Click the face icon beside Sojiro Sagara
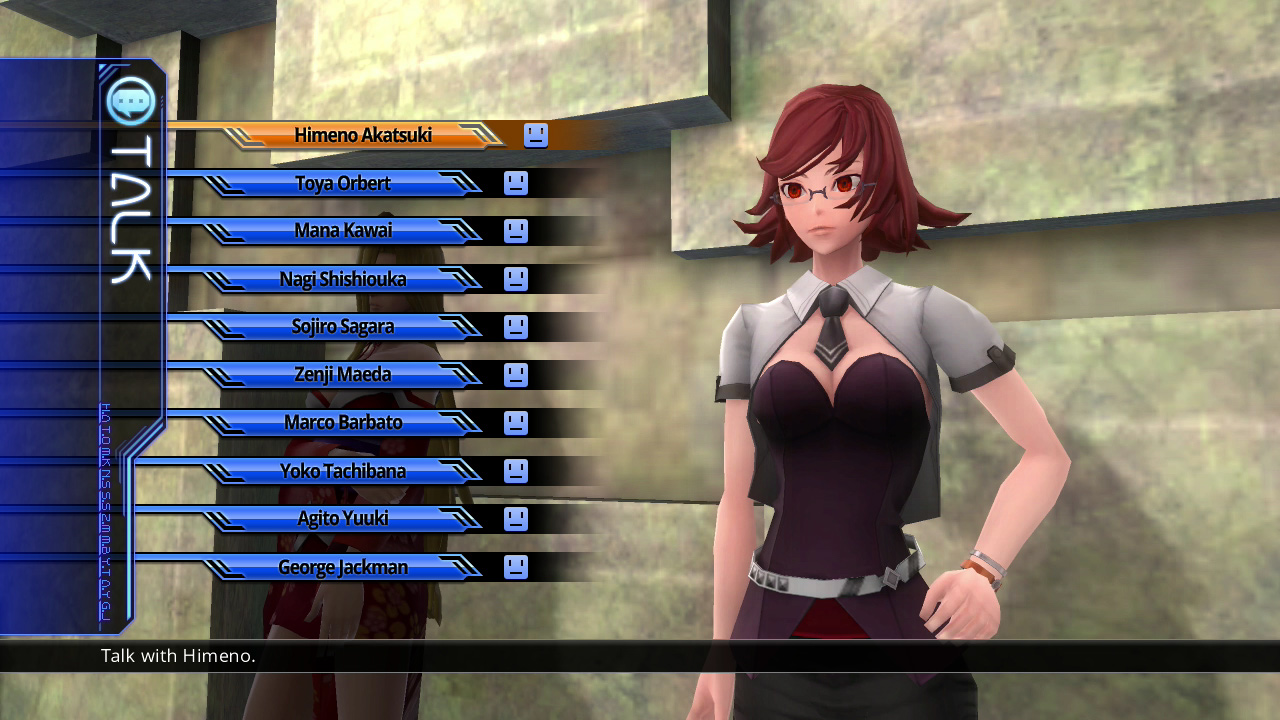Viewport: 1280px width, 720px height. (x=515, y=327)
